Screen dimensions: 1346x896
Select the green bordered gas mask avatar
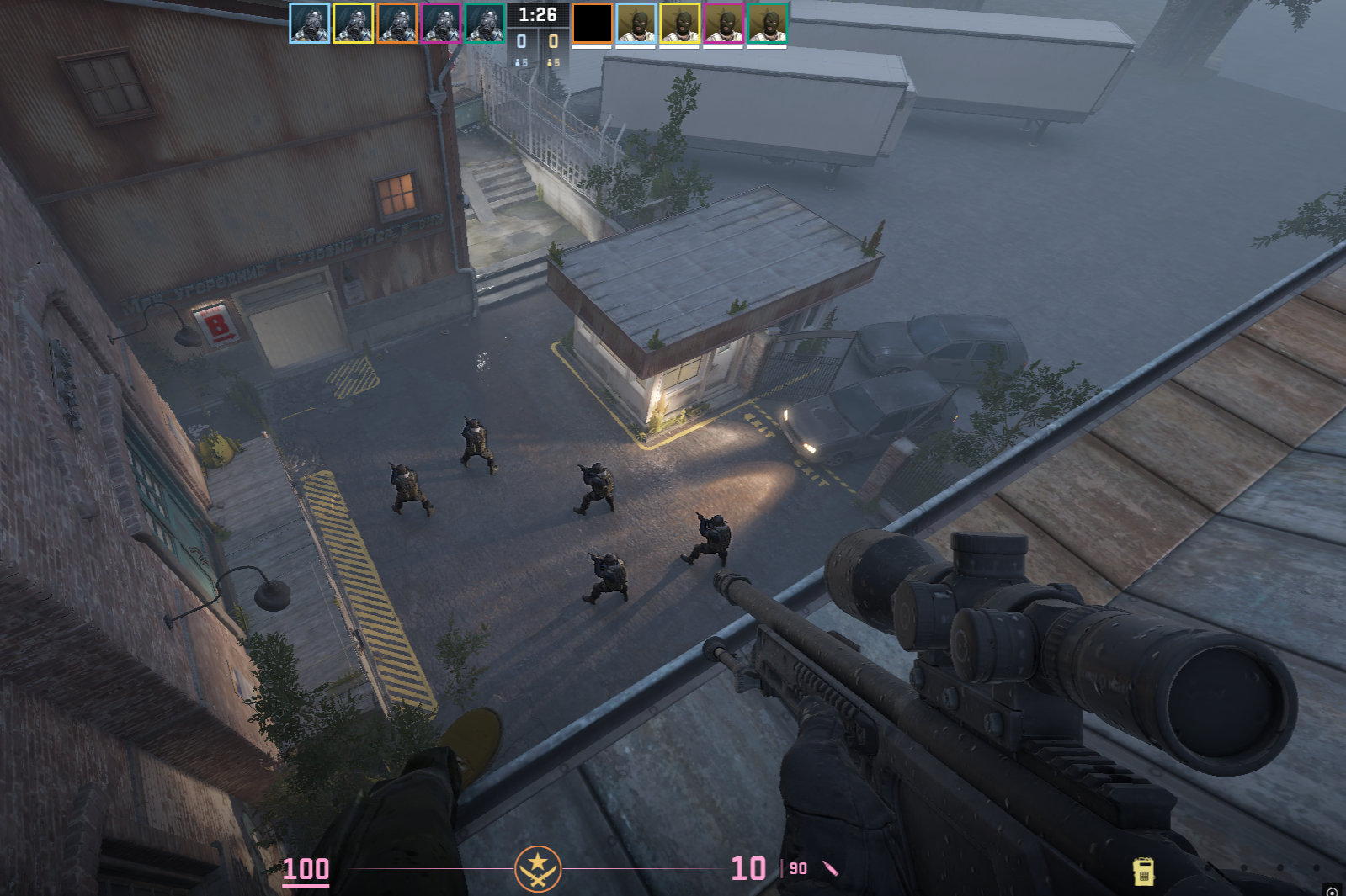click(485, 24)
